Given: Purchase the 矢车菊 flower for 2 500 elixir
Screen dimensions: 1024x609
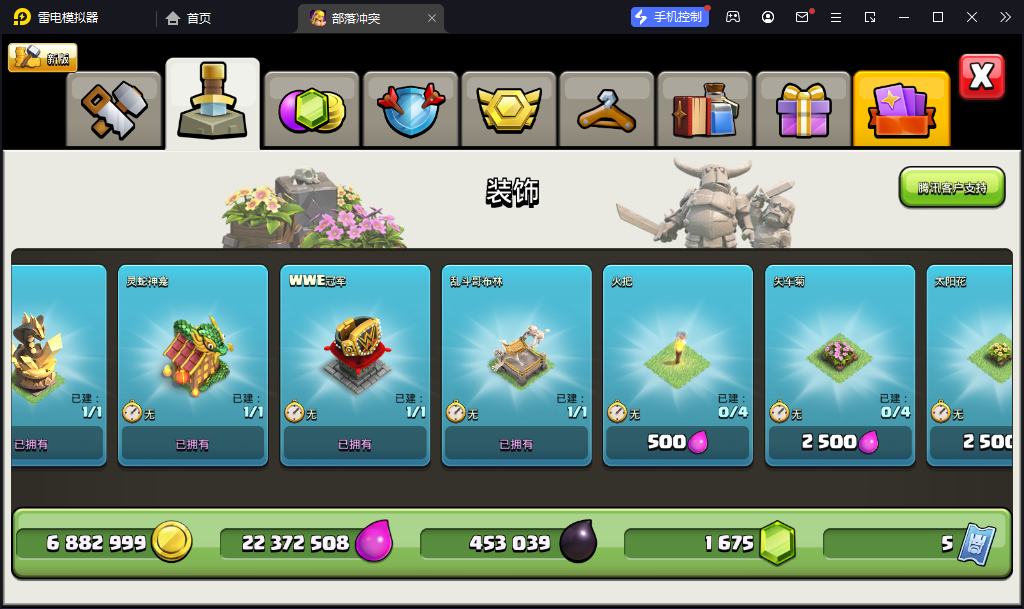Looking at the screenshot, I should (841, 442).
